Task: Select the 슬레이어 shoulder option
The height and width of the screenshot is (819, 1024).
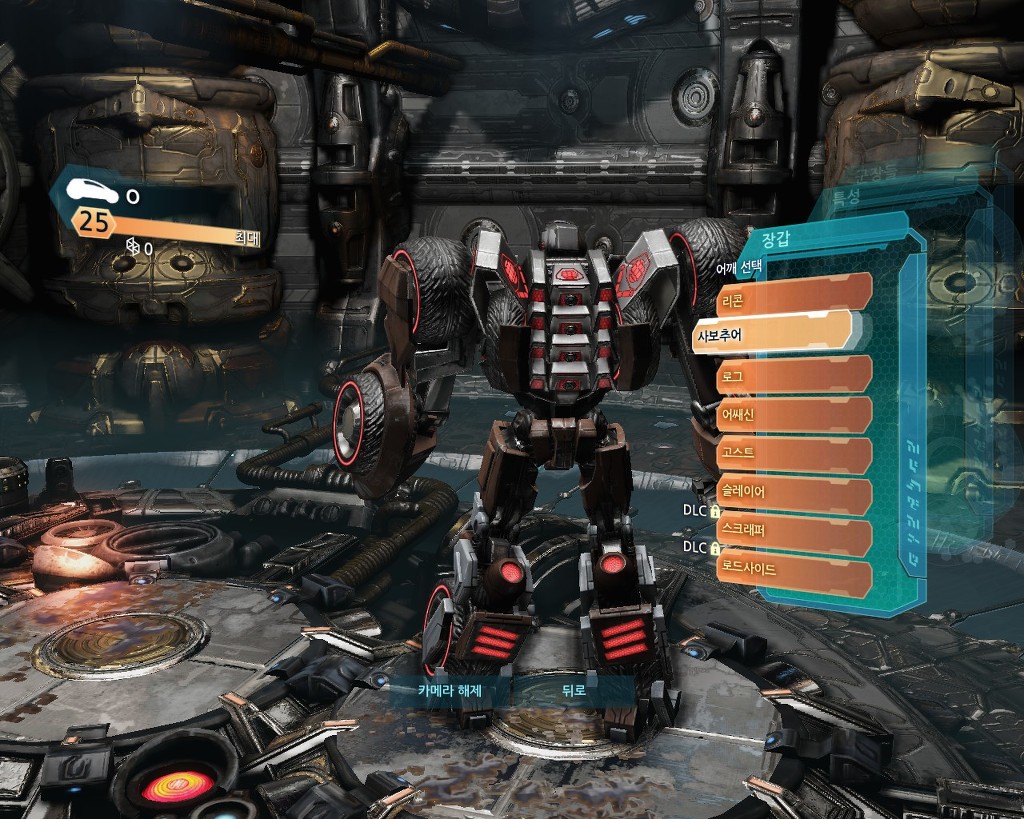Action: (x=793, y=492)
